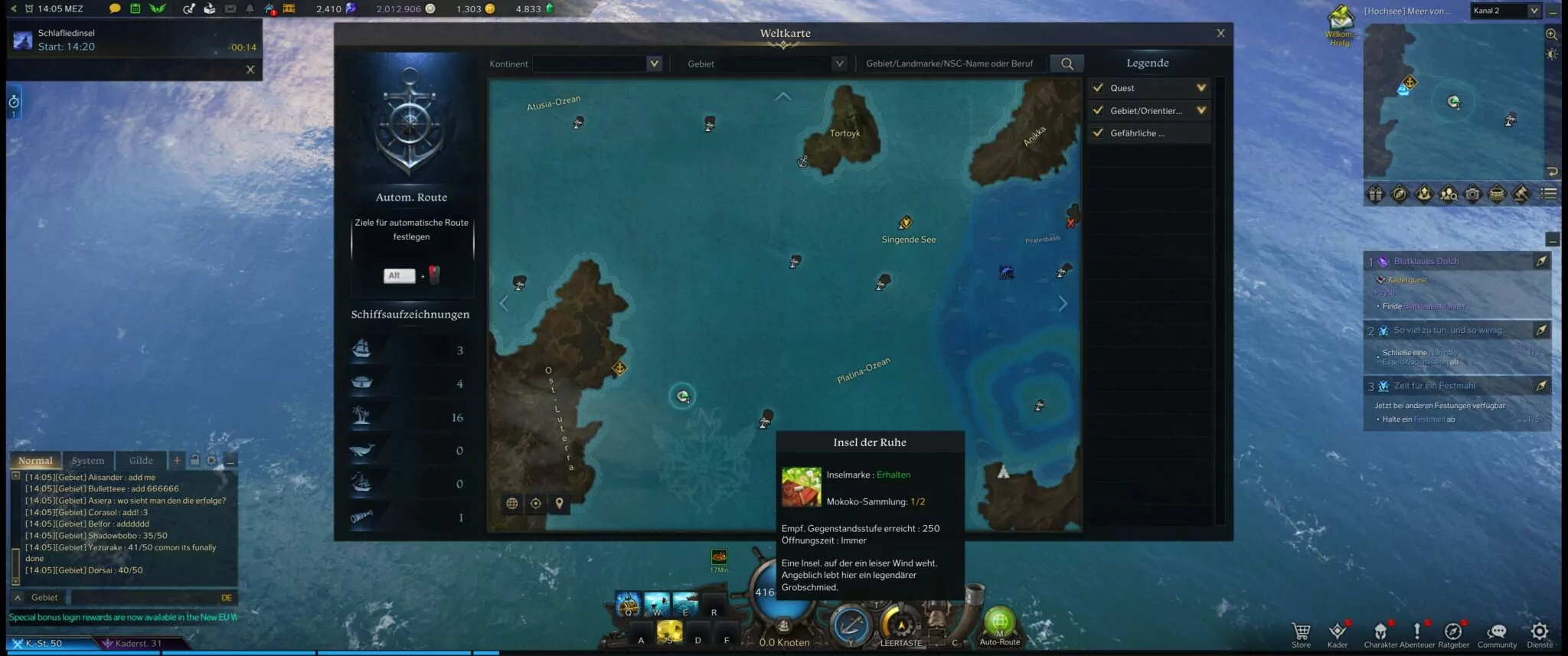Screen dimensions: 1568x656
Task: Toggle the Gefährliche legend checkbox
Action: click(1098, 132)
